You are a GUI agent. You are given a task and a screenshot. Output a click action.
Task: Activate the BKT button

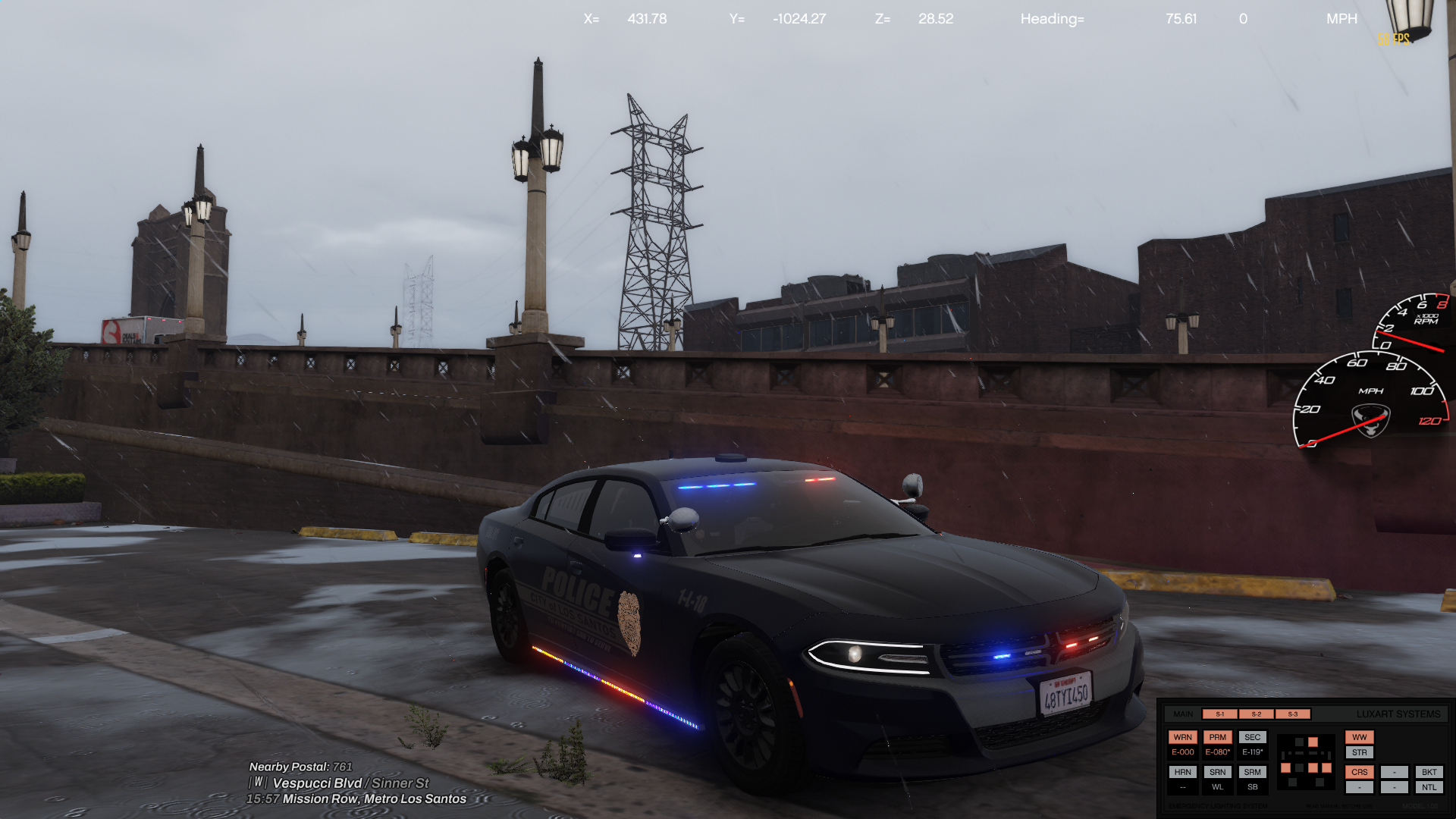point(1429,772)
